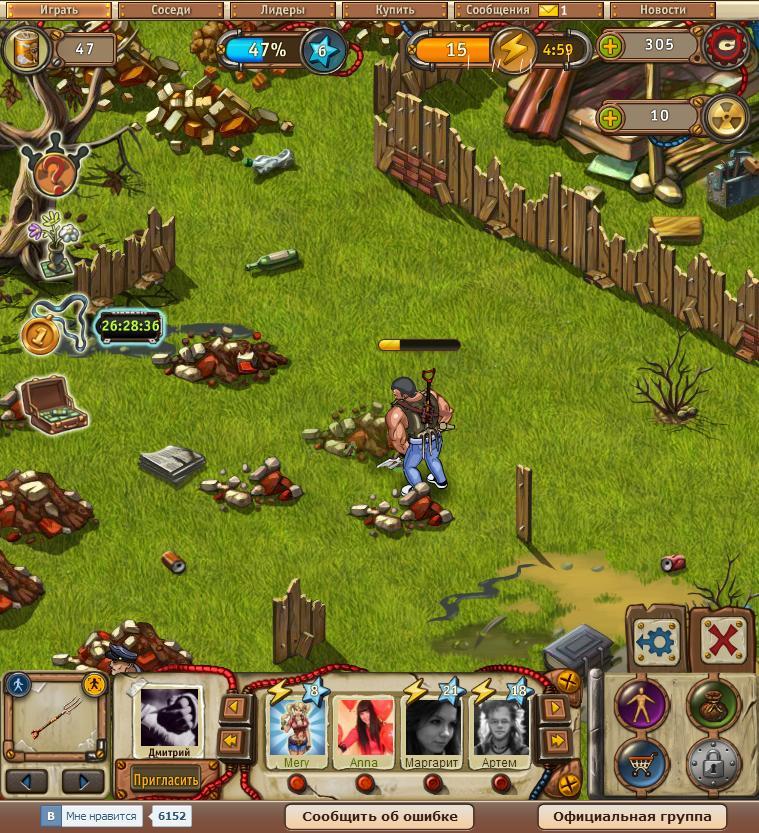Image resolution: width=759 pixels, height=833 pixels.
Task: Open the Играть tab
Action: (59, 10)
